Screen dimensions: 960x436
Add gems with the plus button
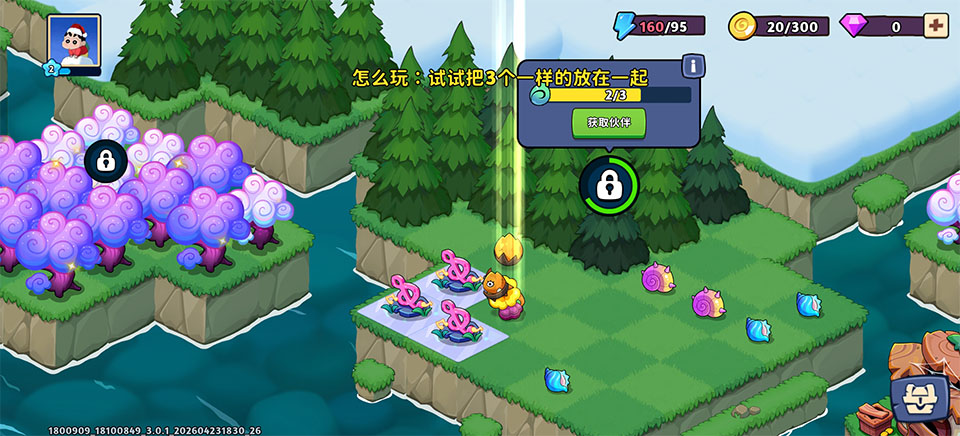click(x=935, y=25)
